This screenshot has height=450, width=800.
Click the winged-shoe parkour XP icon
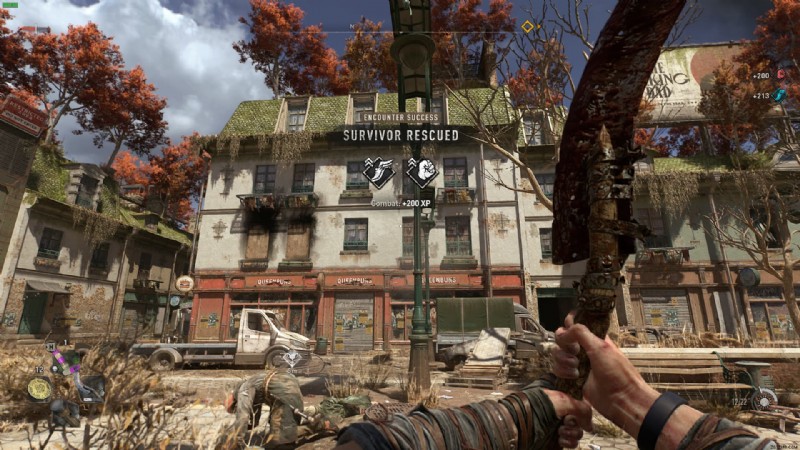click(379, 172)
